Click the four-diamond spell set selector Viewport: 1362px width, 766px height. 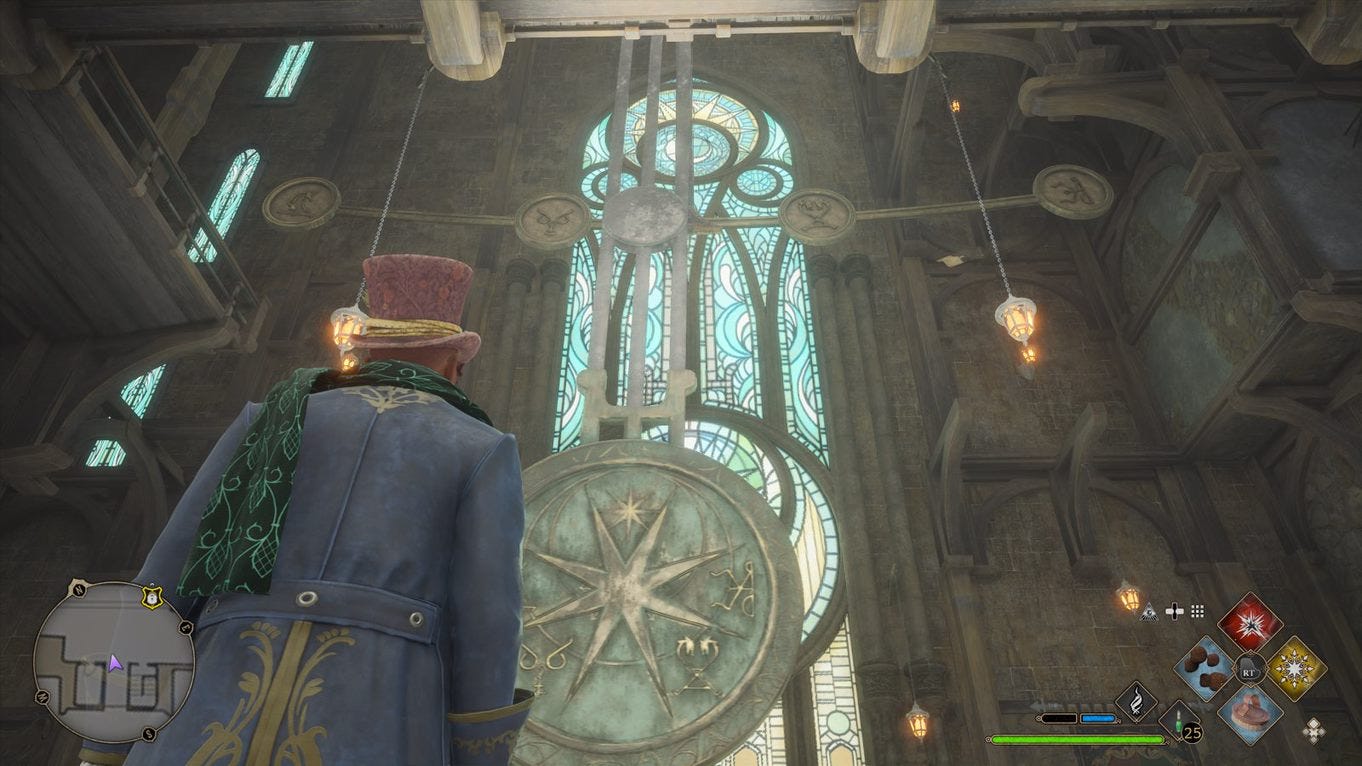coord(1313,731)
